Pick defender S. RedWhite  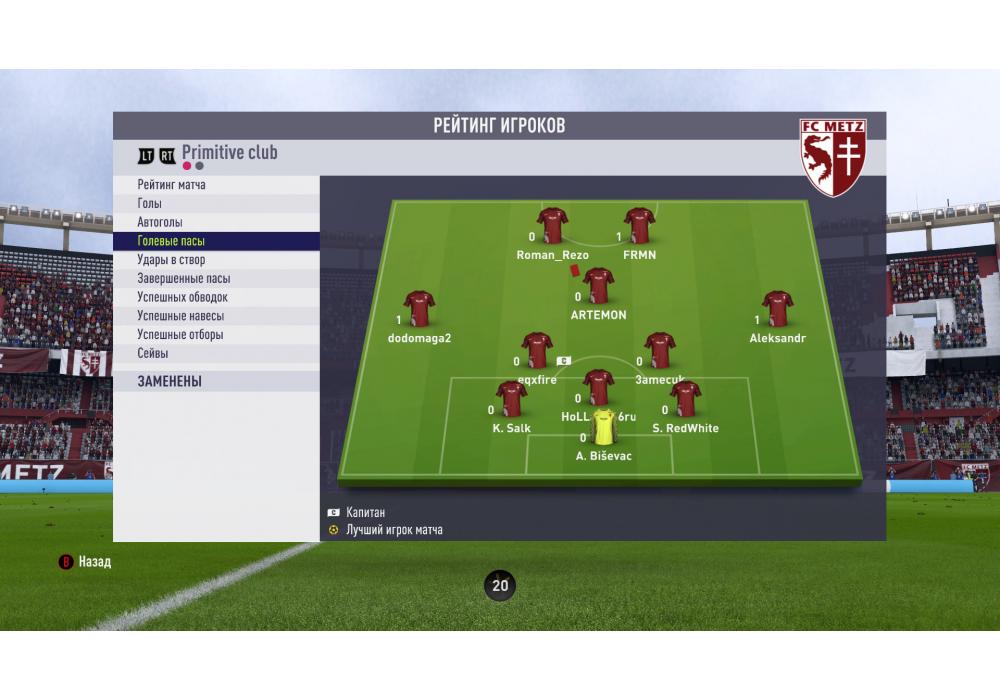tap(685, 401)
